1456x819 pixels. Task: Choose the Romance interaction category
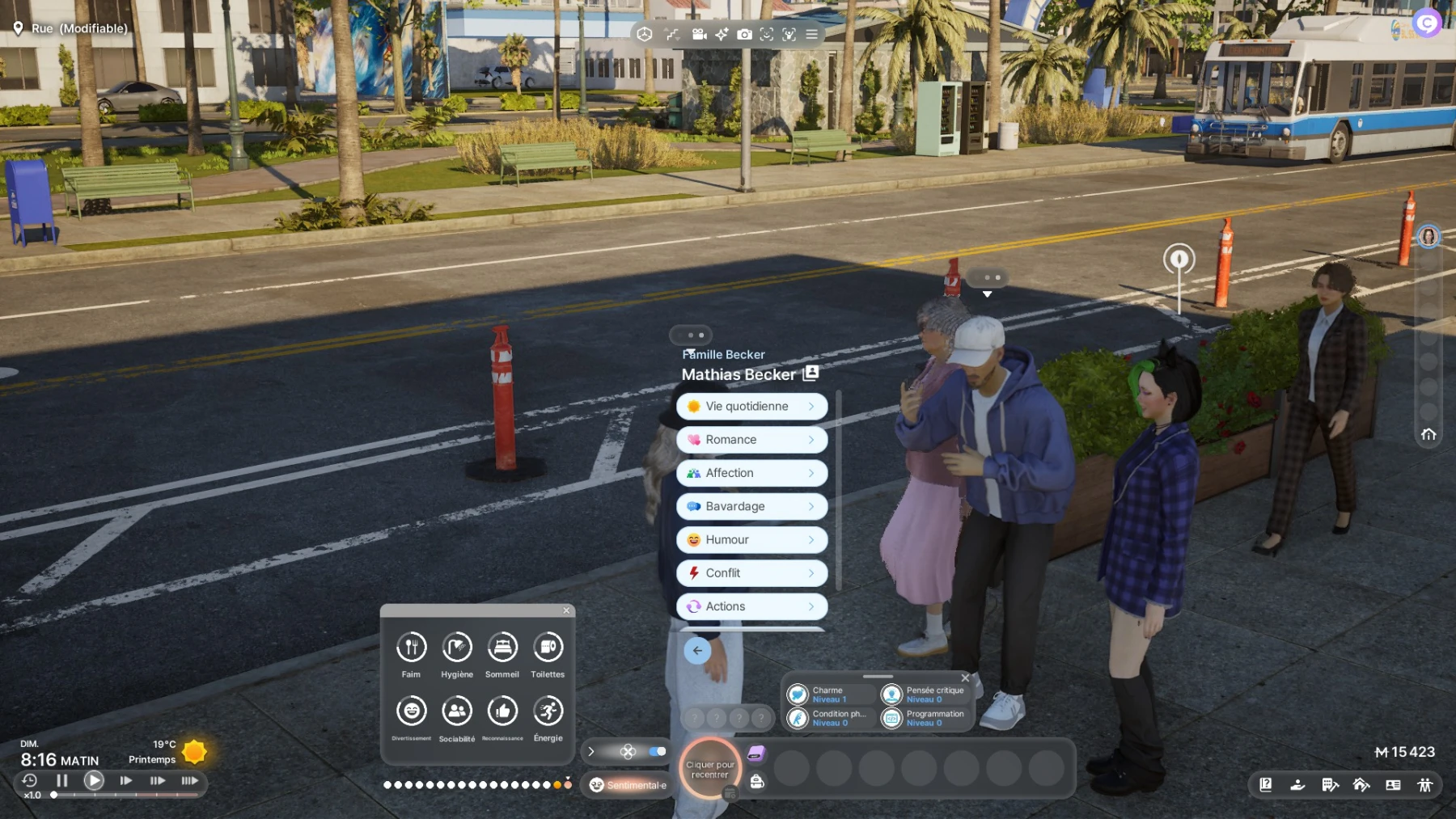coord(751,440)
